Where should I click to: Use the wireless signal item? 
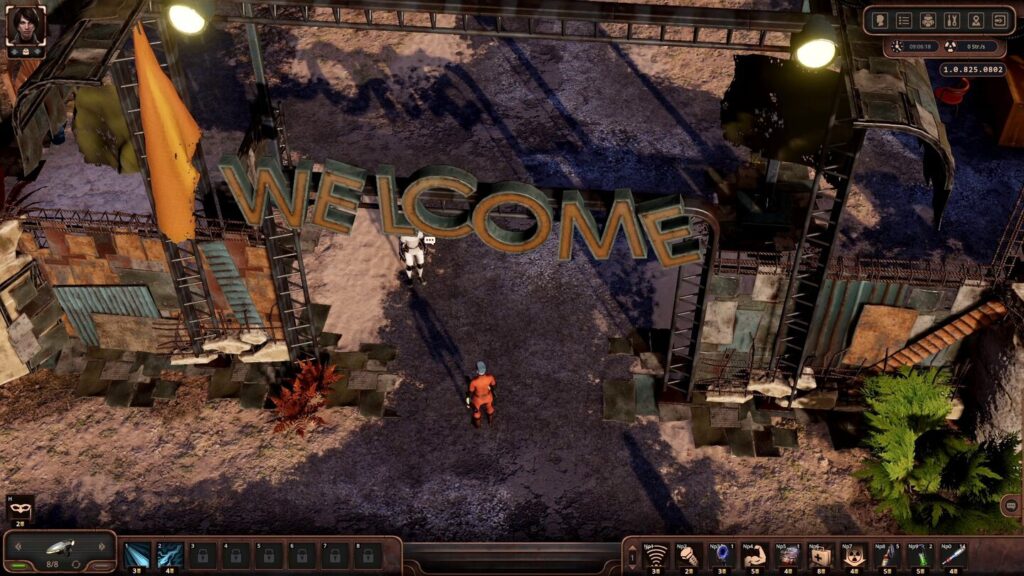click(x=656, y=554)
